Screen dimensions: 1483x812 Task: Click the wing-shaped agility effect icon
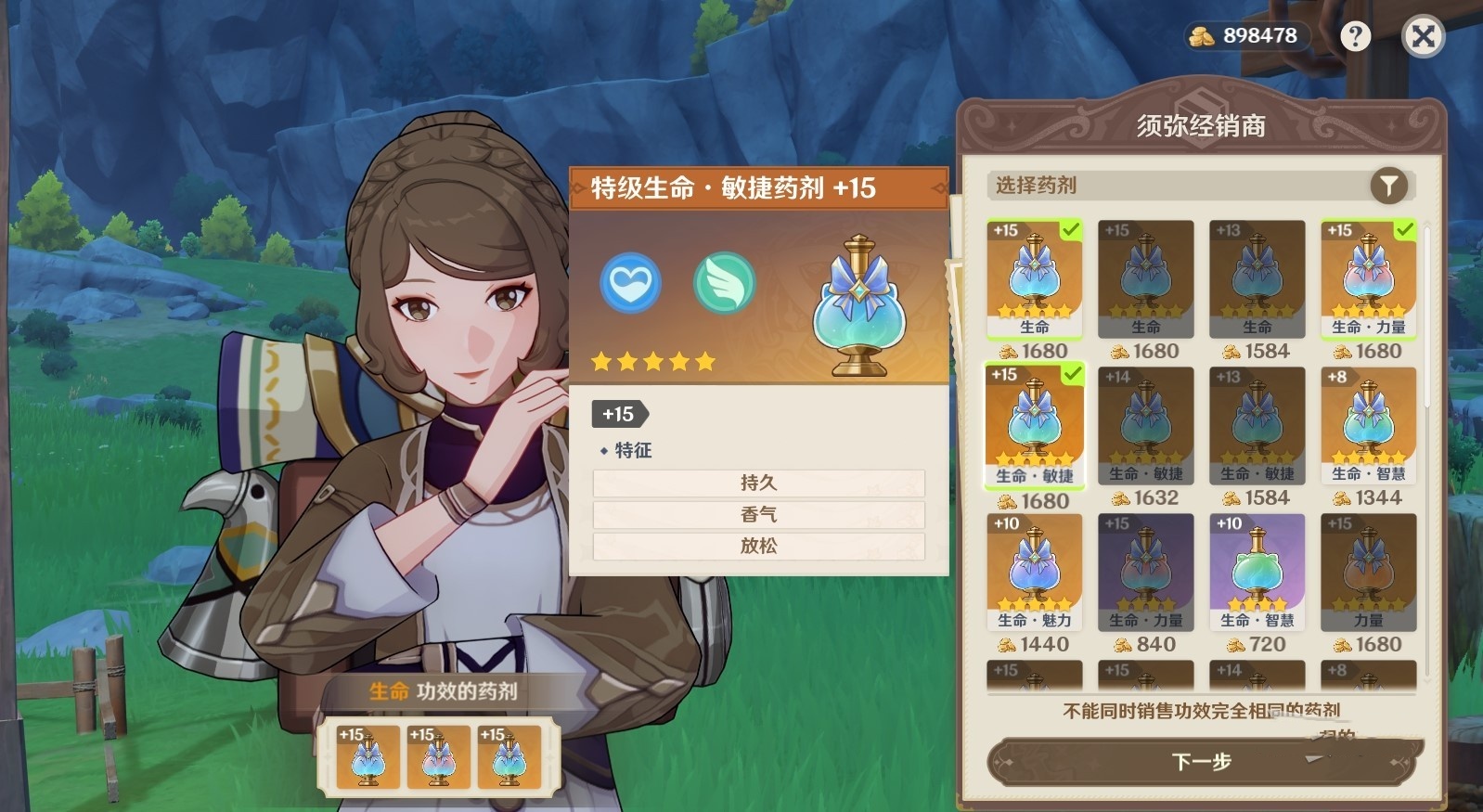pos(724,284)
